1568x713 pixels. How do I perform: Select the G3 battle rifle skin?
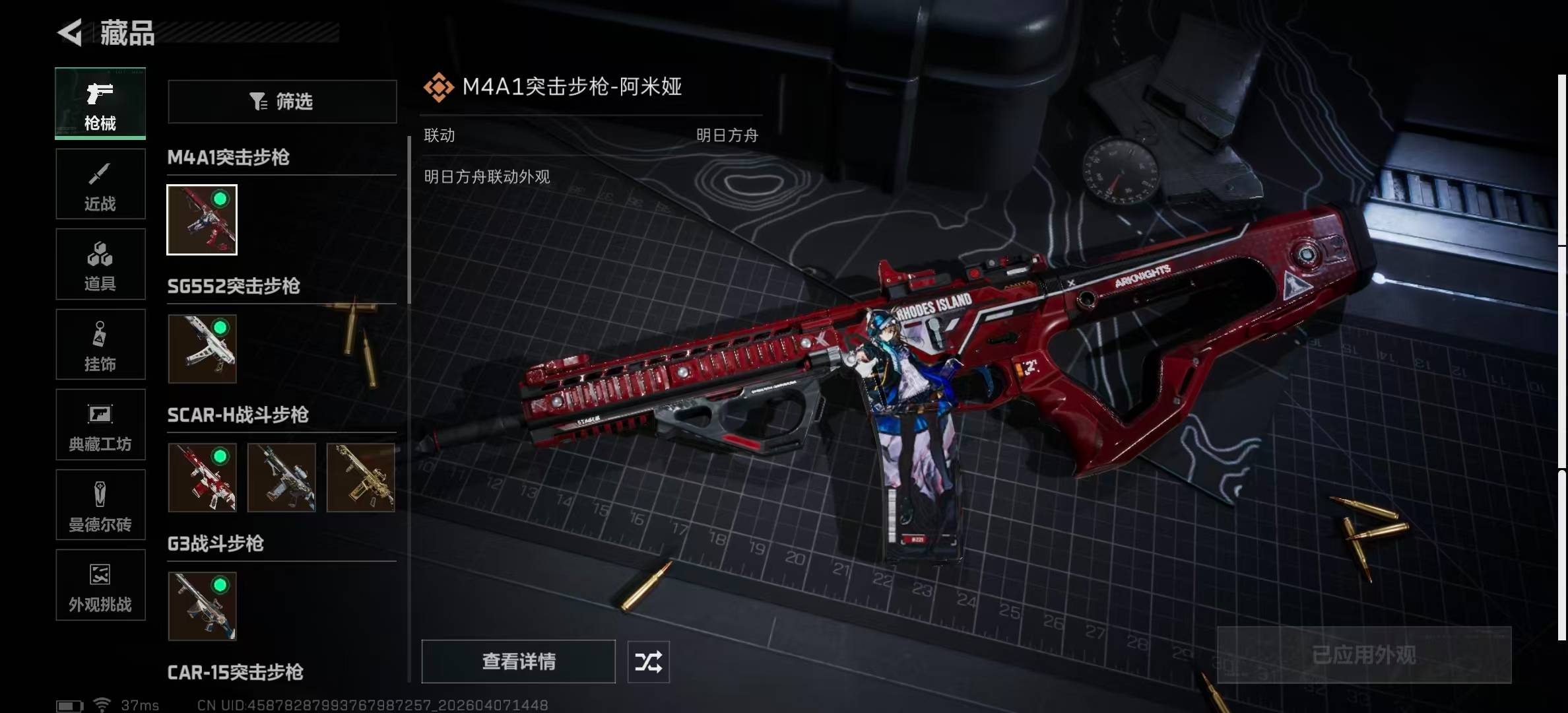click(x=202, y=606)
